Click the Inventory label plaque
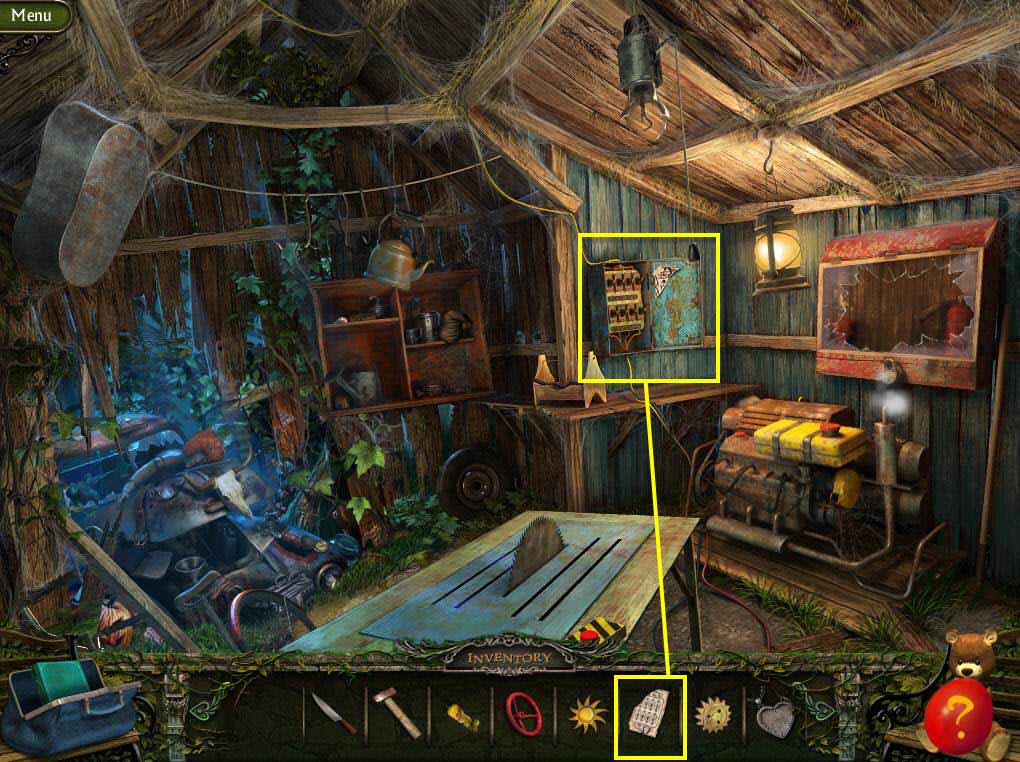Screen dimensions: 1020x762 pos(509,657)
